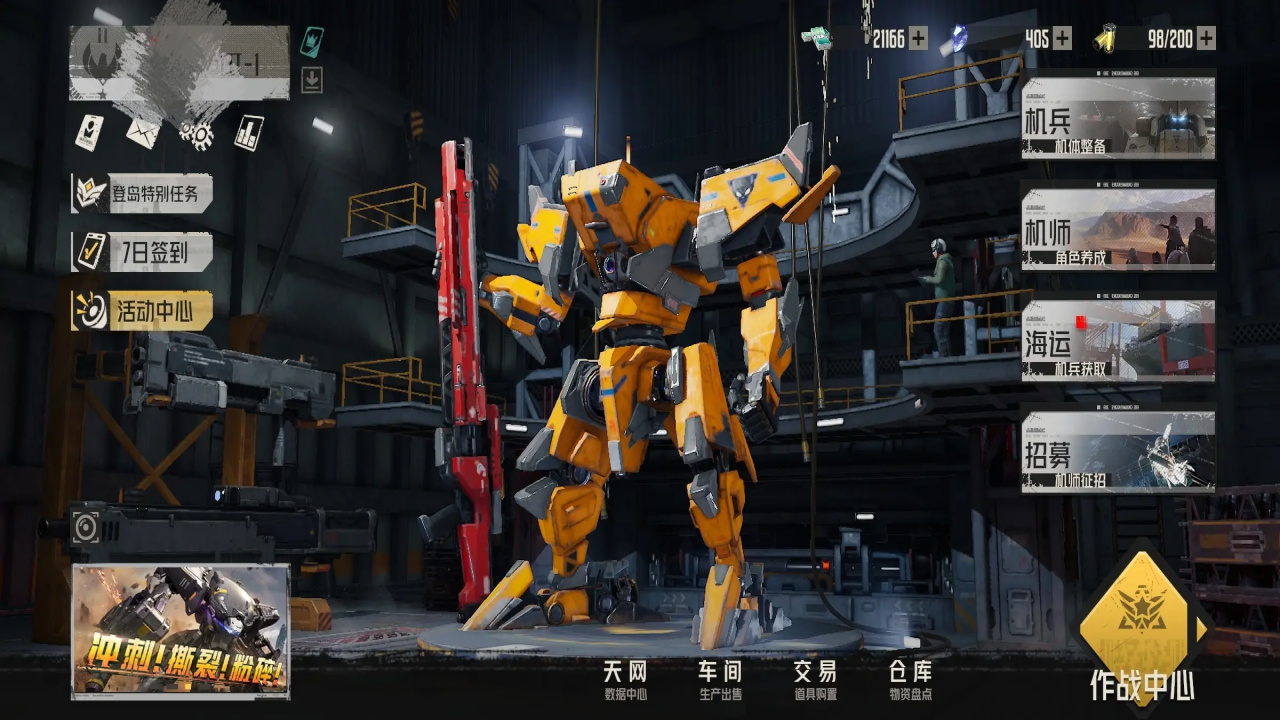
Task: Open the 机兵 mech loadout panel
Action: point(1118,119)
